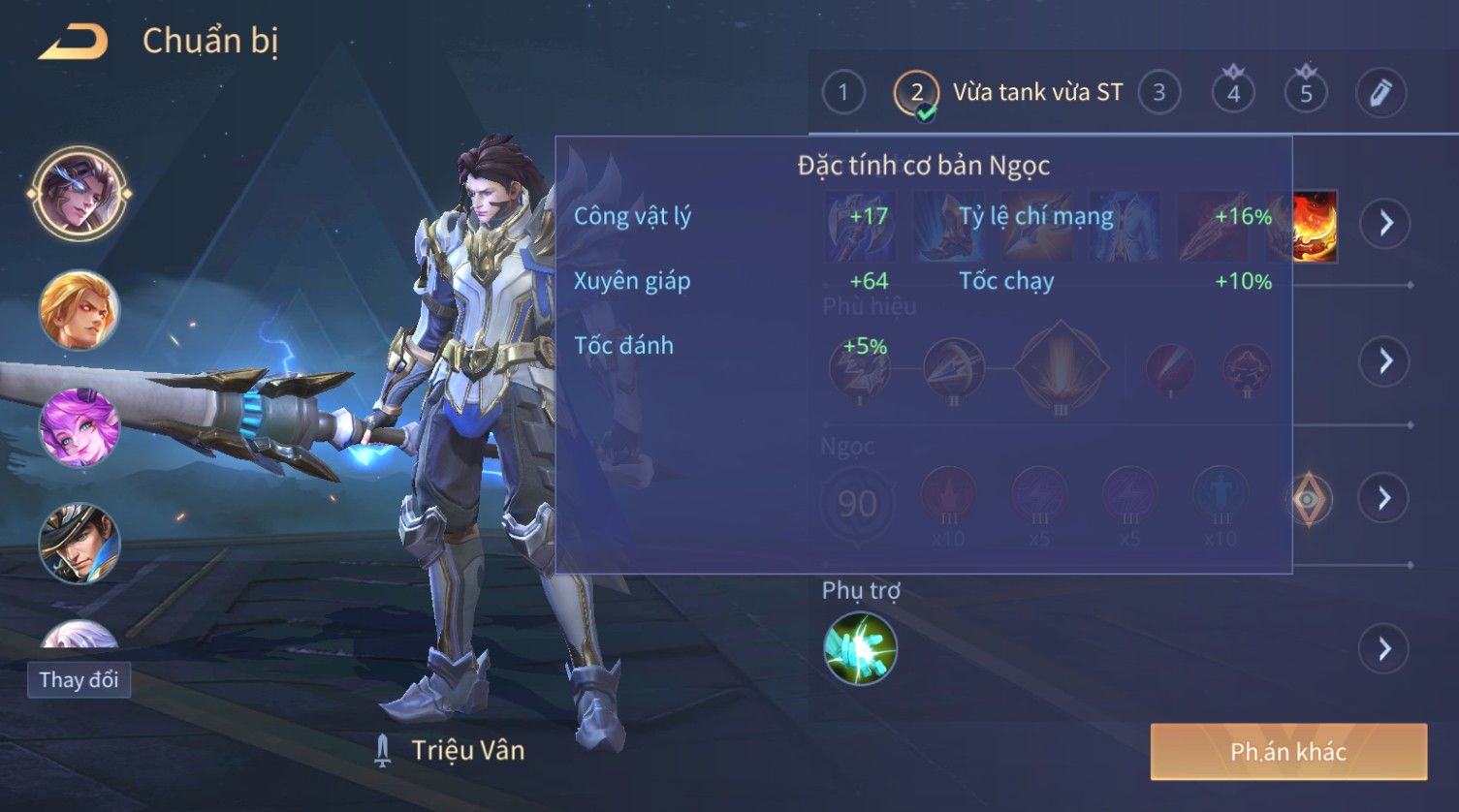This screenshot has height=812, width=1459.
Task: Pick the blonde hero portrait
Action: (x=79, y=310)
